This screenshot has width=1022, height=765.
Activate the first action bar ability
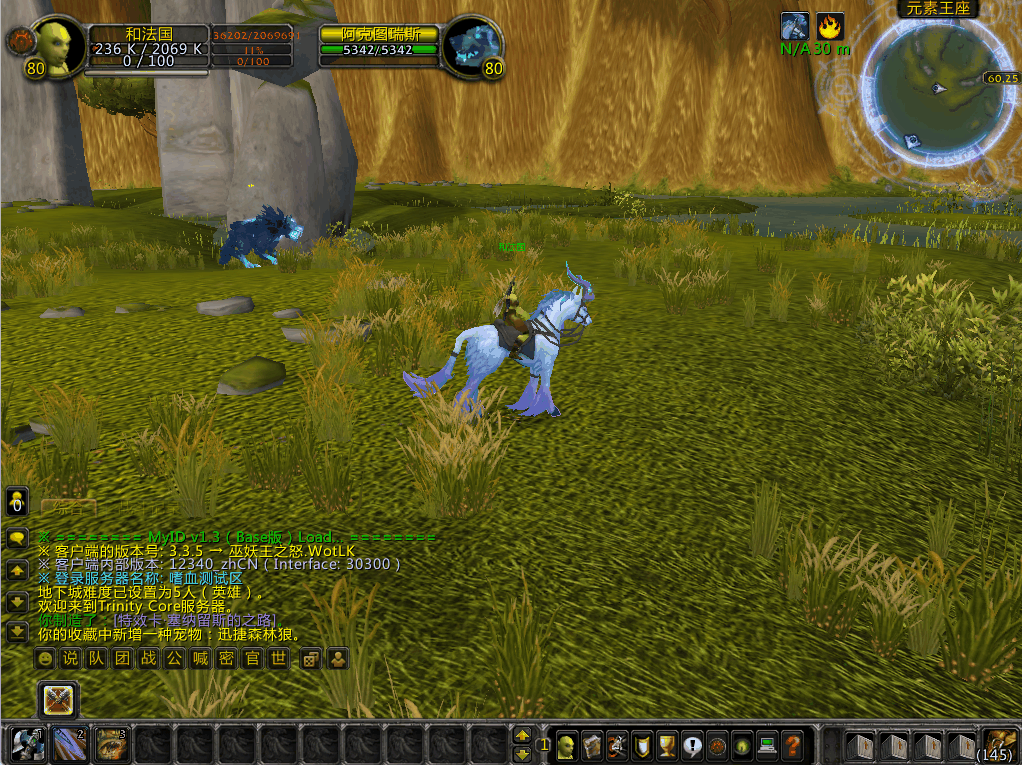tap(25, 744)
